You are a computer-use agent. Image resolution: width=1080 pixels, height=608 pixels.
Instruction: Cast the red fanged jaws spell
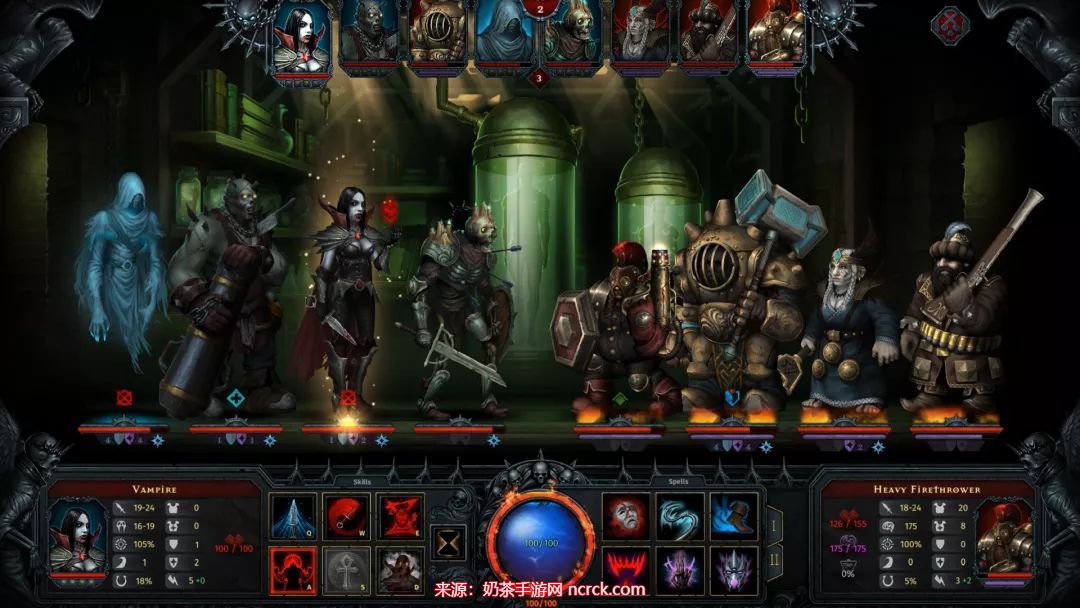click(626, 569)
